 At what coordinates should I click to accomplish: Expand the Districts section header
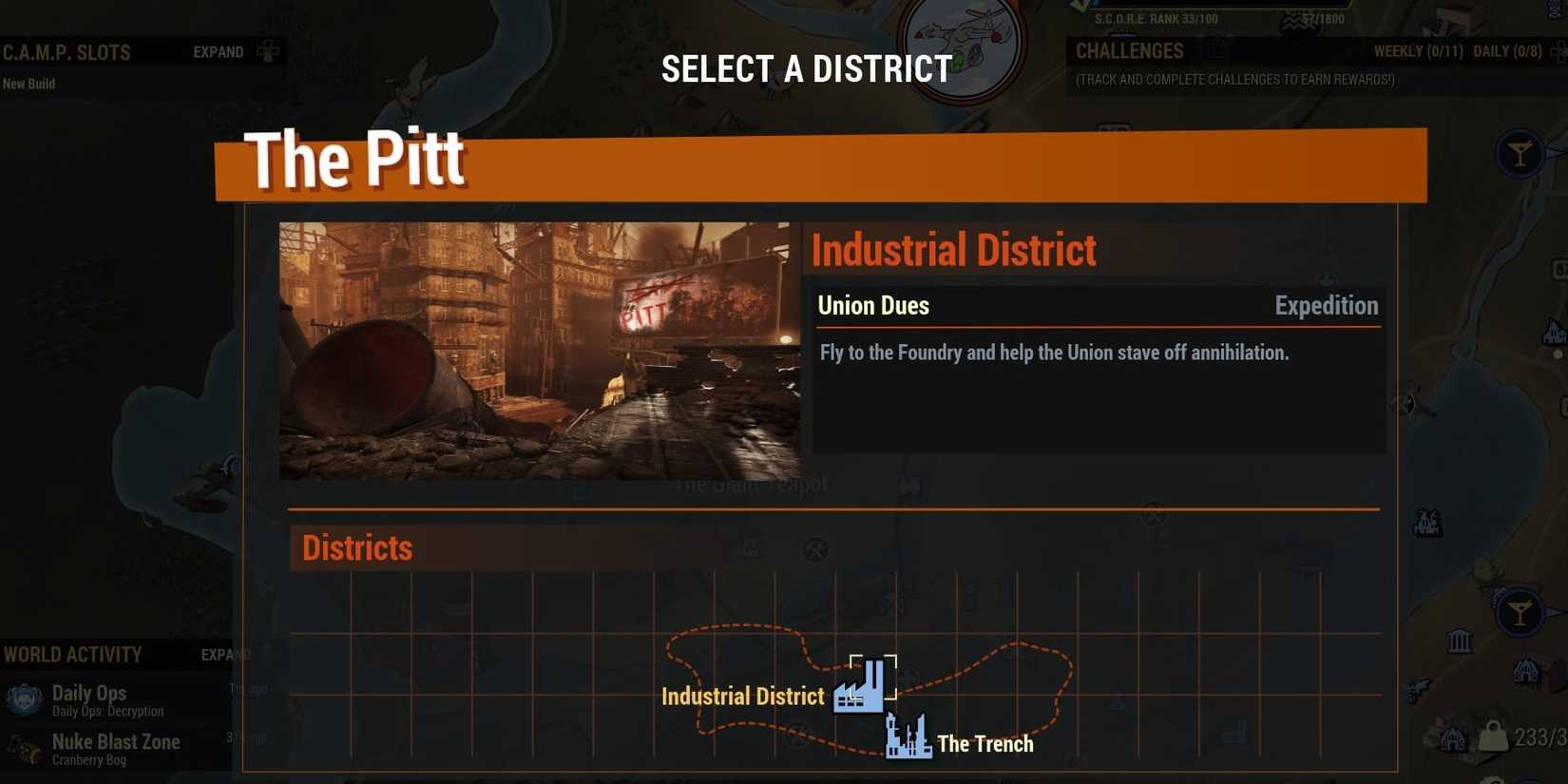pyautogui.click(x=356, y=548)
